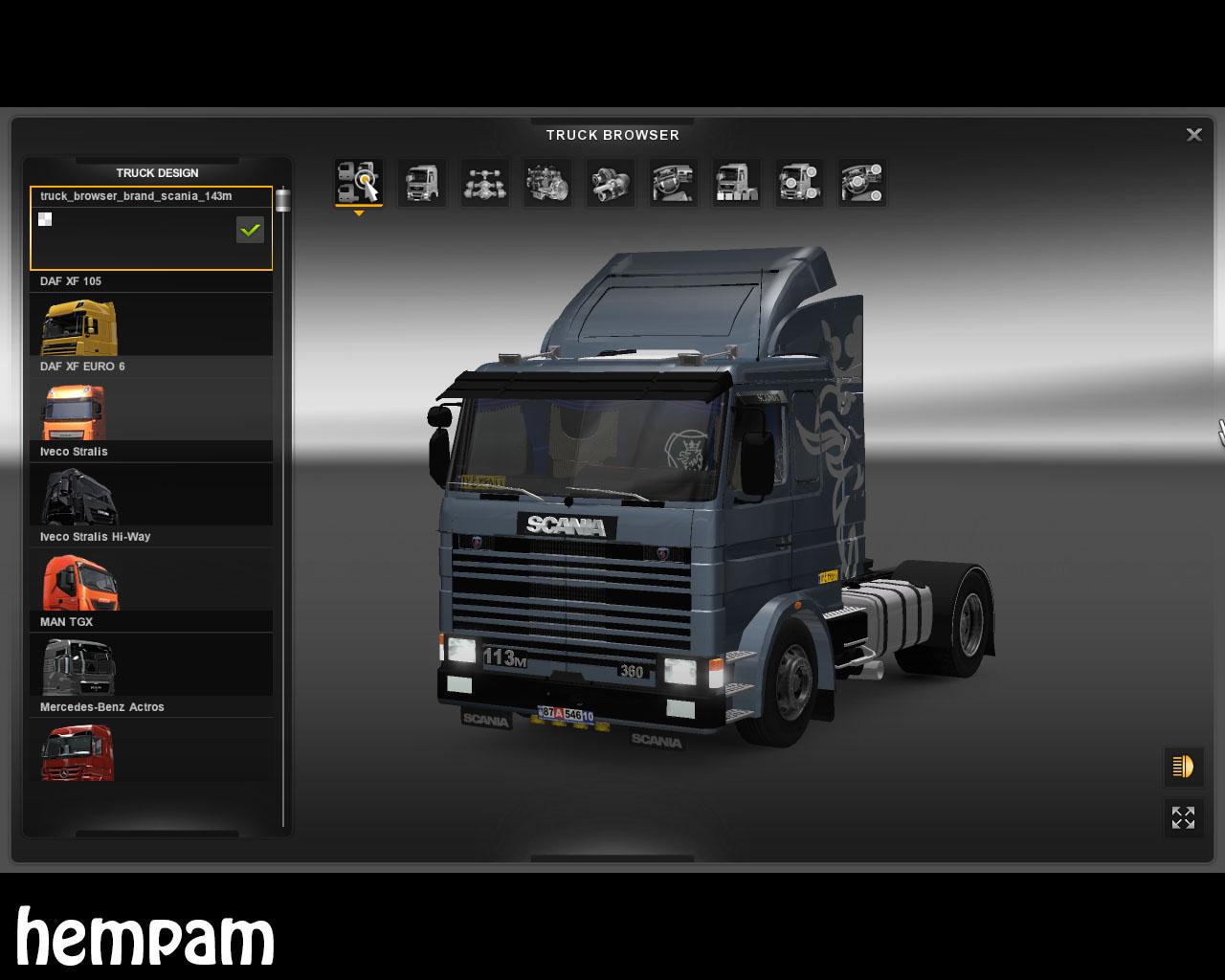Open the chassis tab
This screenshot has width=1225, height=980.
coord(484,182)
